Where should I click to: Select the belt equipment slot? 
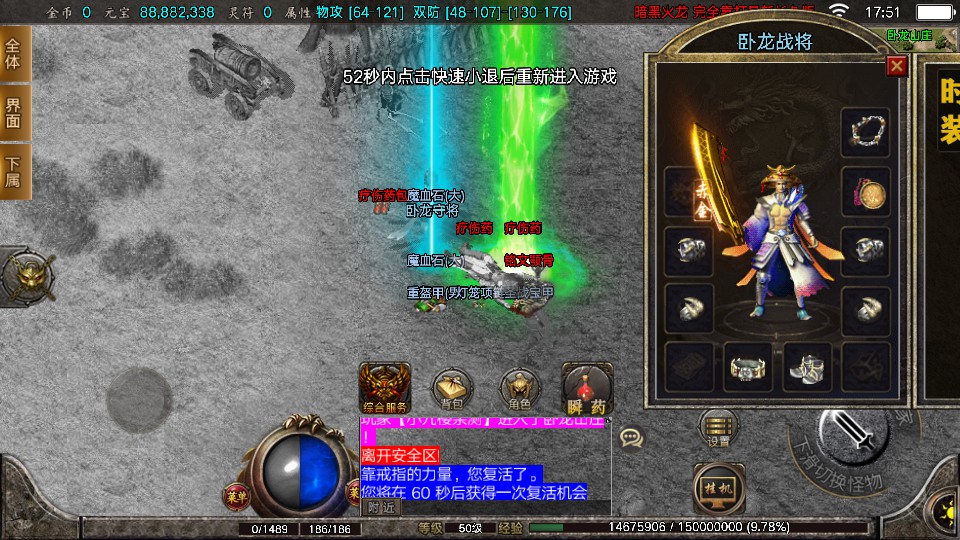[748, 368]
